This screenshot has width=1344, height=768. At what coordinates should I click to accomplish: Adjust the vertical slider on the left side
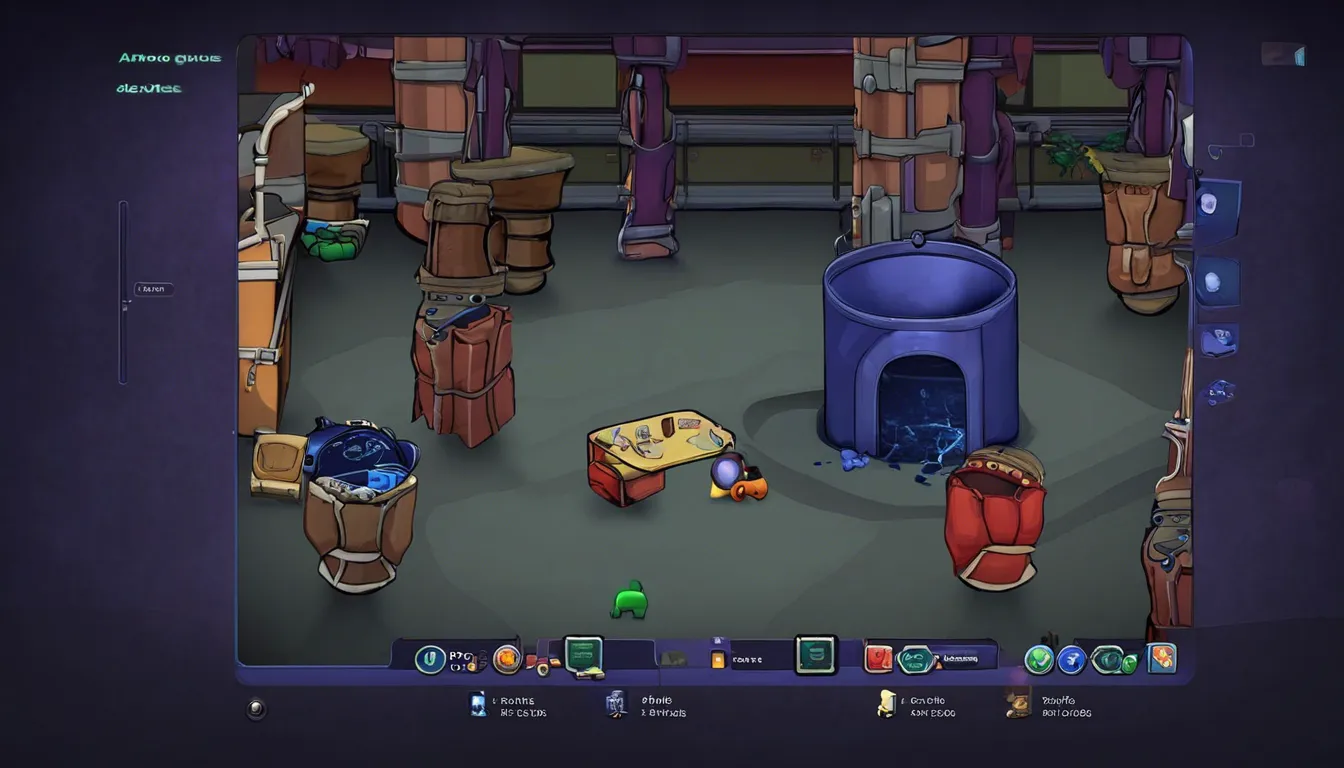[x=123, y=291]
